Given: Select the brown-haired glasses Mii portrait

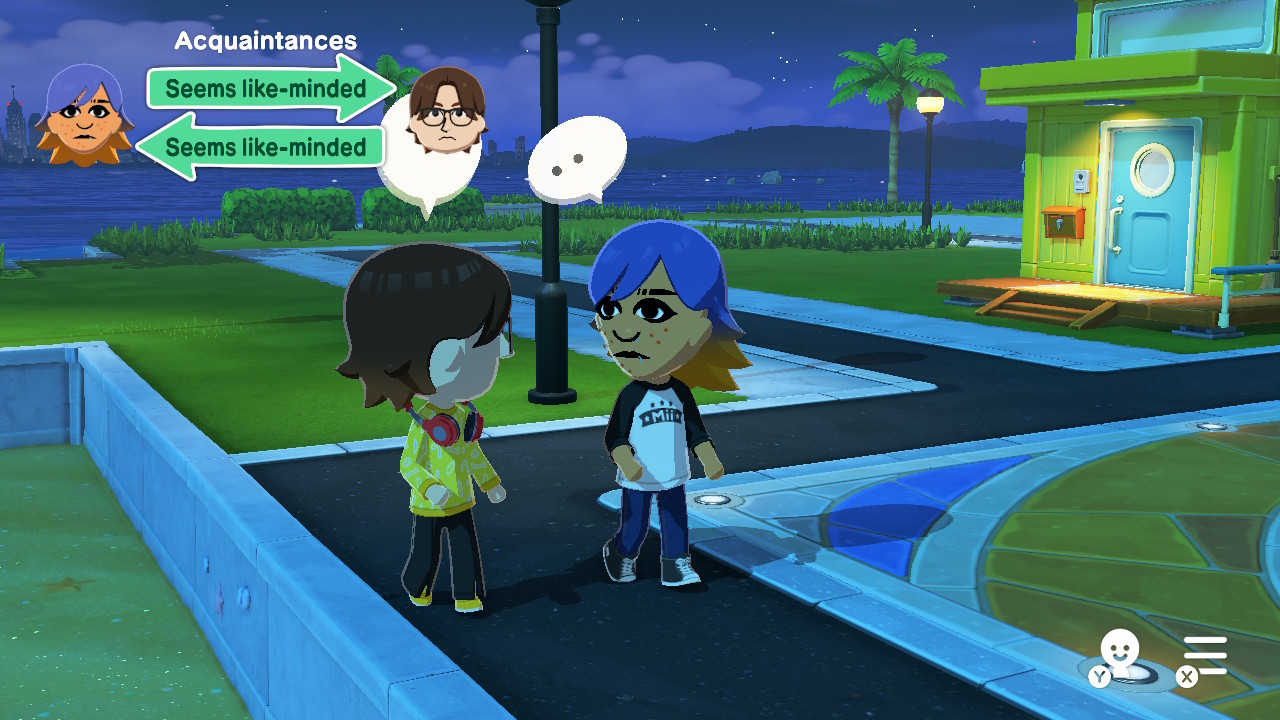Looking at the screenshot, I should click(x=446, y=110).
